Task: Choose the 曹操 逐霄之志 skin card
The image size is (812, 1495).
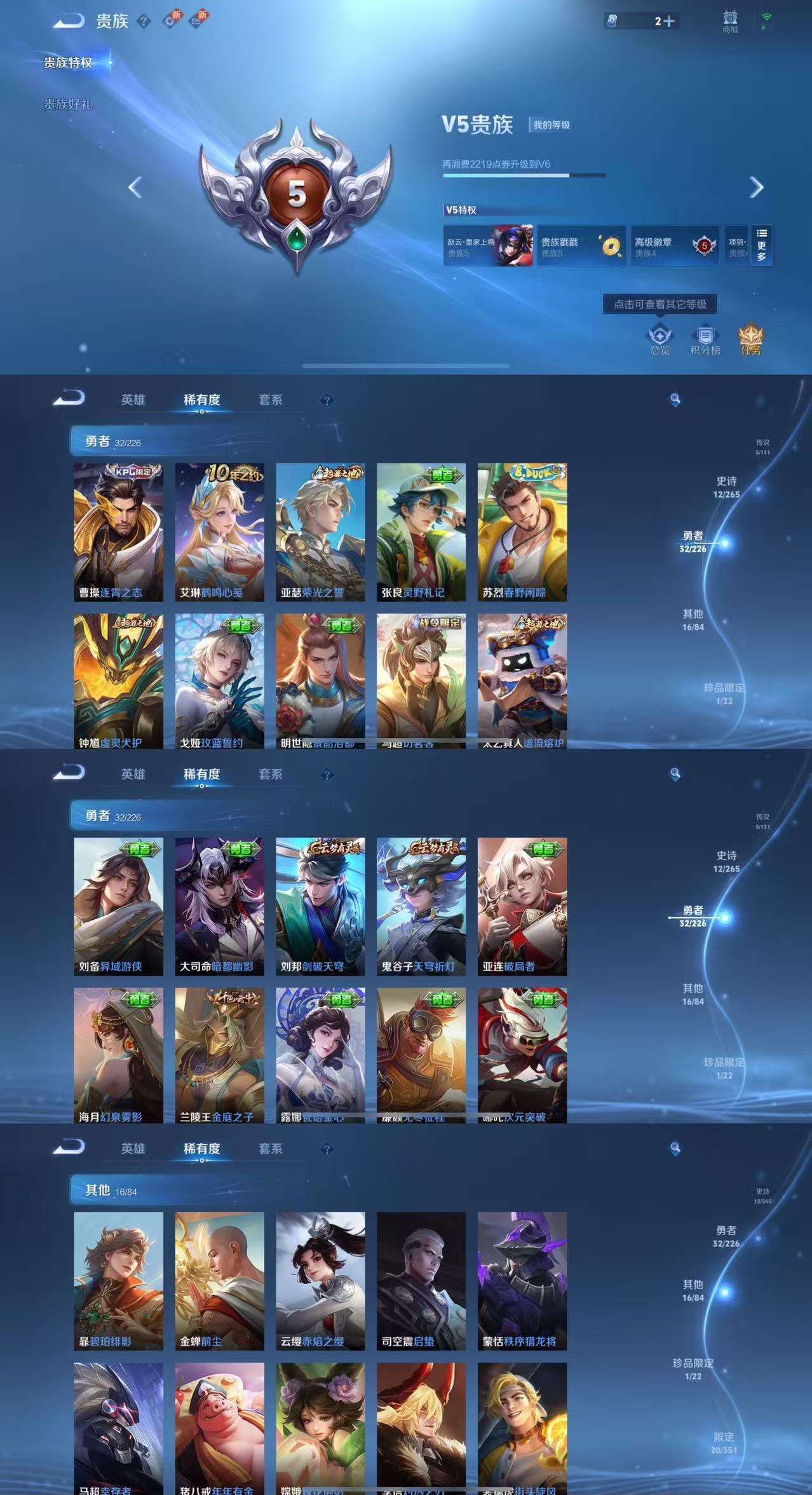Action: [118, 532]
